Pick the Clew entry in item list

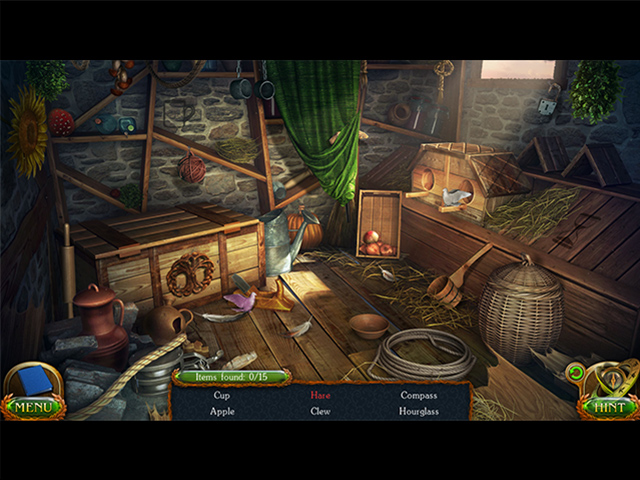pyautogui.click(x=320, y=411)
